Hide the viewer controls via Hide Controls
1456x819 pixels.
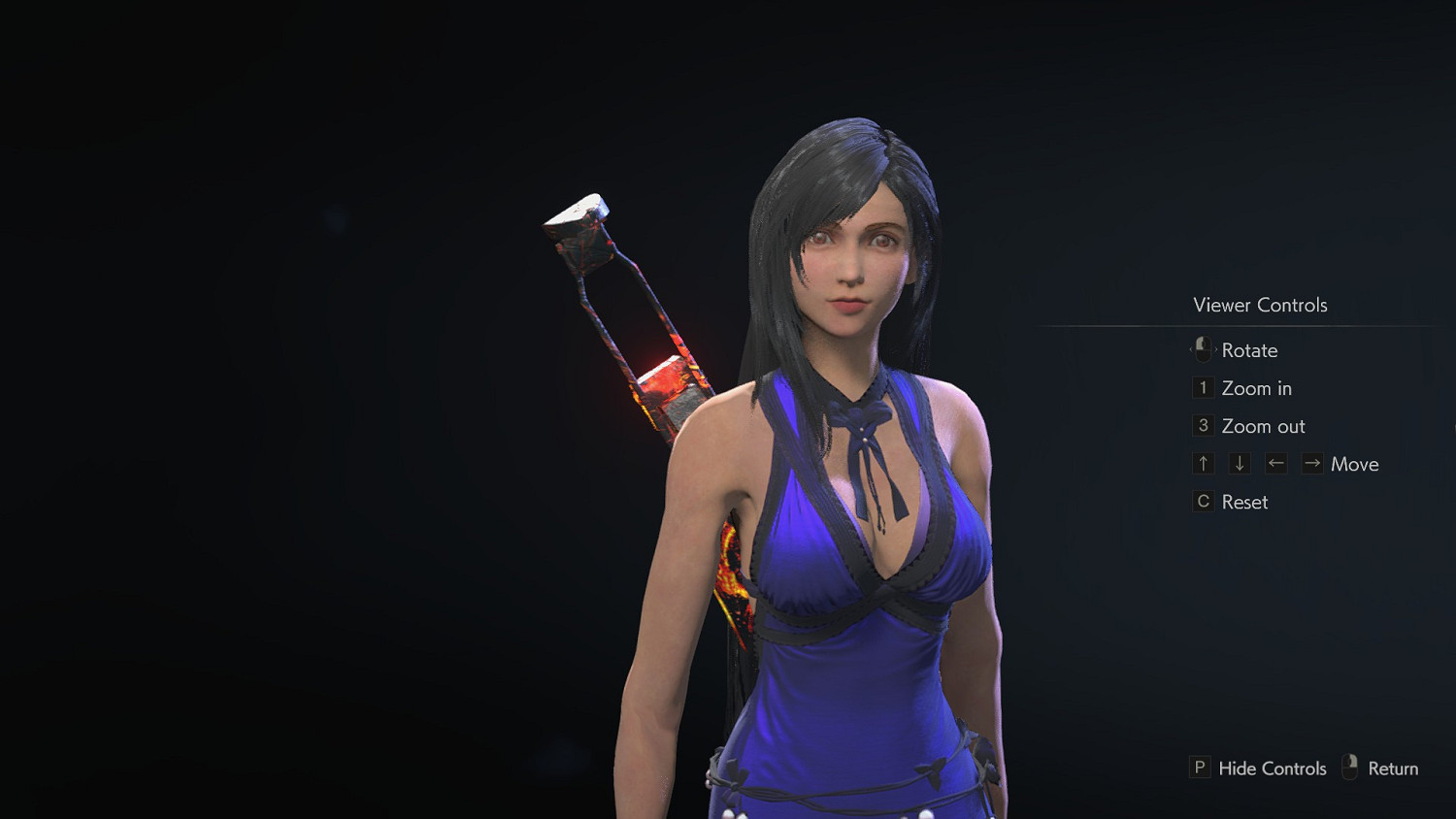1272,768
